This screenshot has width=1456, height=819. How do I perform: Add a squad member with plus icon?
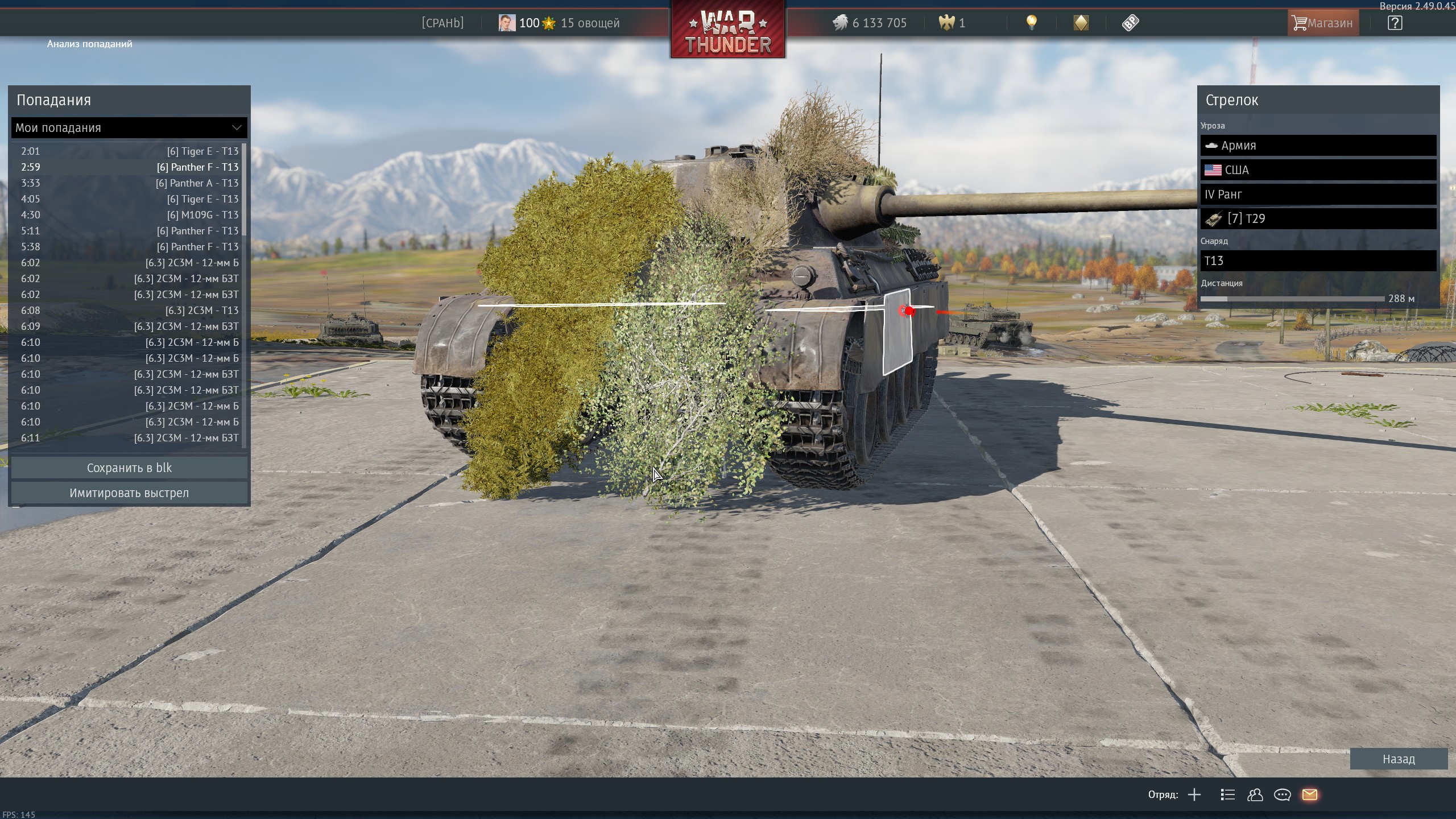point(1194,795)
